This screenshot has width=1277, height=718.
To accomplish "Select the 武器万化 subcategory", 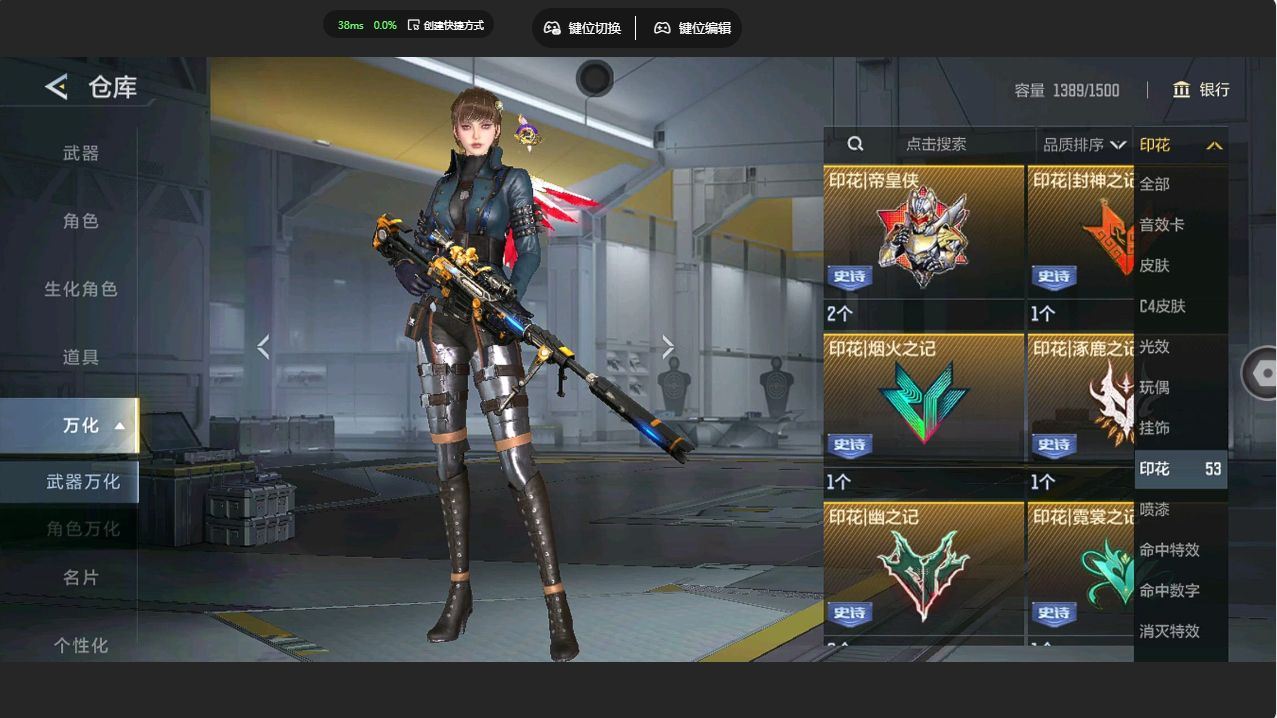I will [82, 482].
